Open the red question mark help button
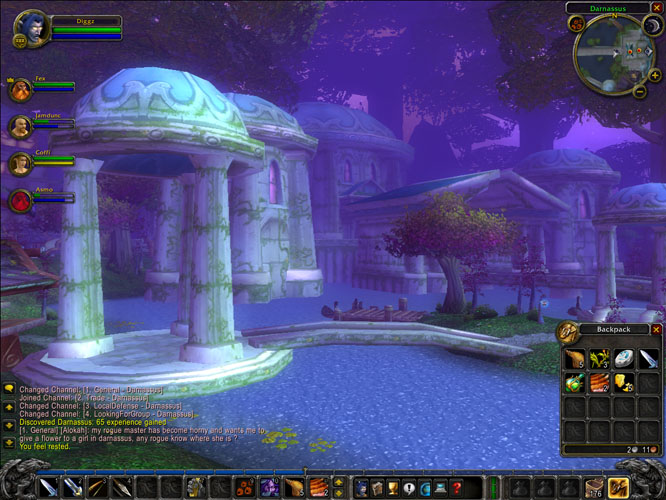666x500 pixels. click(456, 487)
